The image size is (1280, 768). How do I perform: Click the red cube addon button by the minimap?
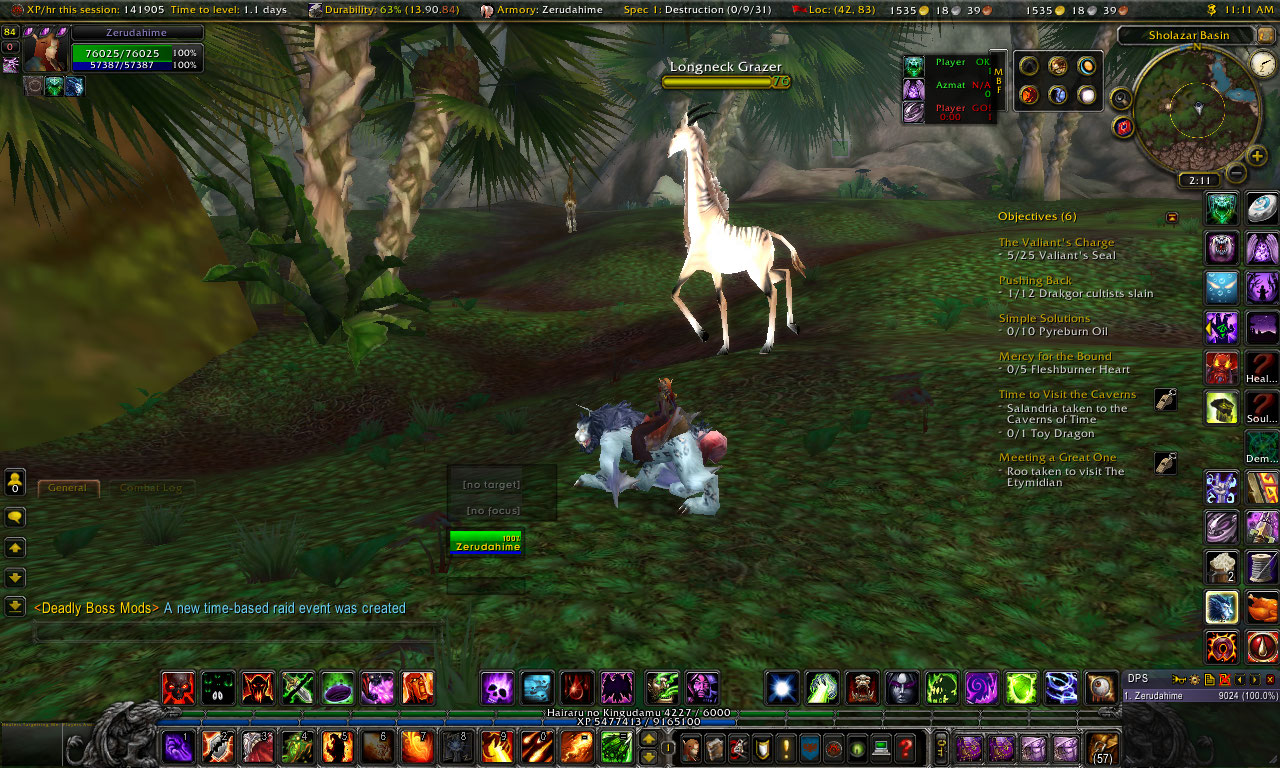(x=1123, y=126)
